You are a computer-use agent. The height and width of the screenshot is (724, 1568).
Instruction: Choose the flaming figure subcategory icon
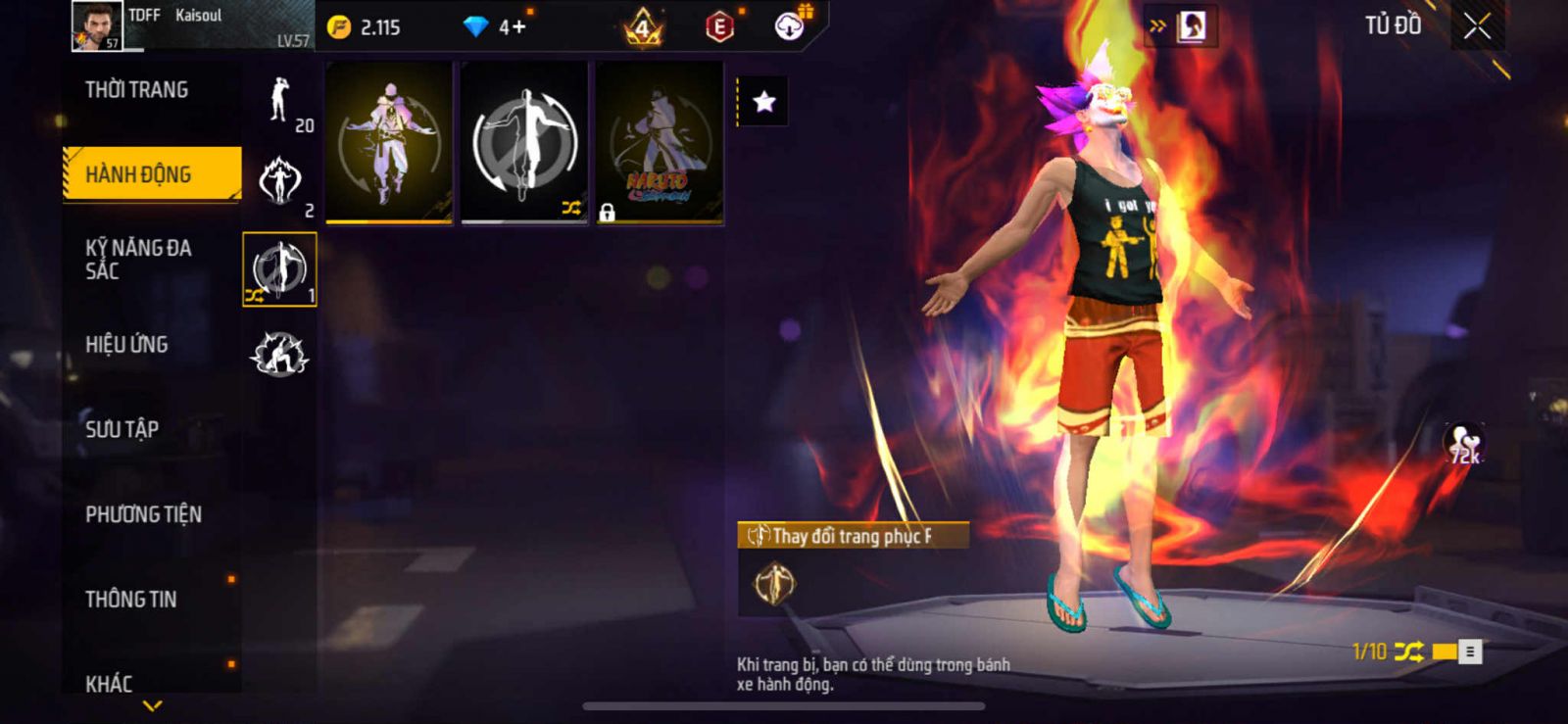click(280, 182)
